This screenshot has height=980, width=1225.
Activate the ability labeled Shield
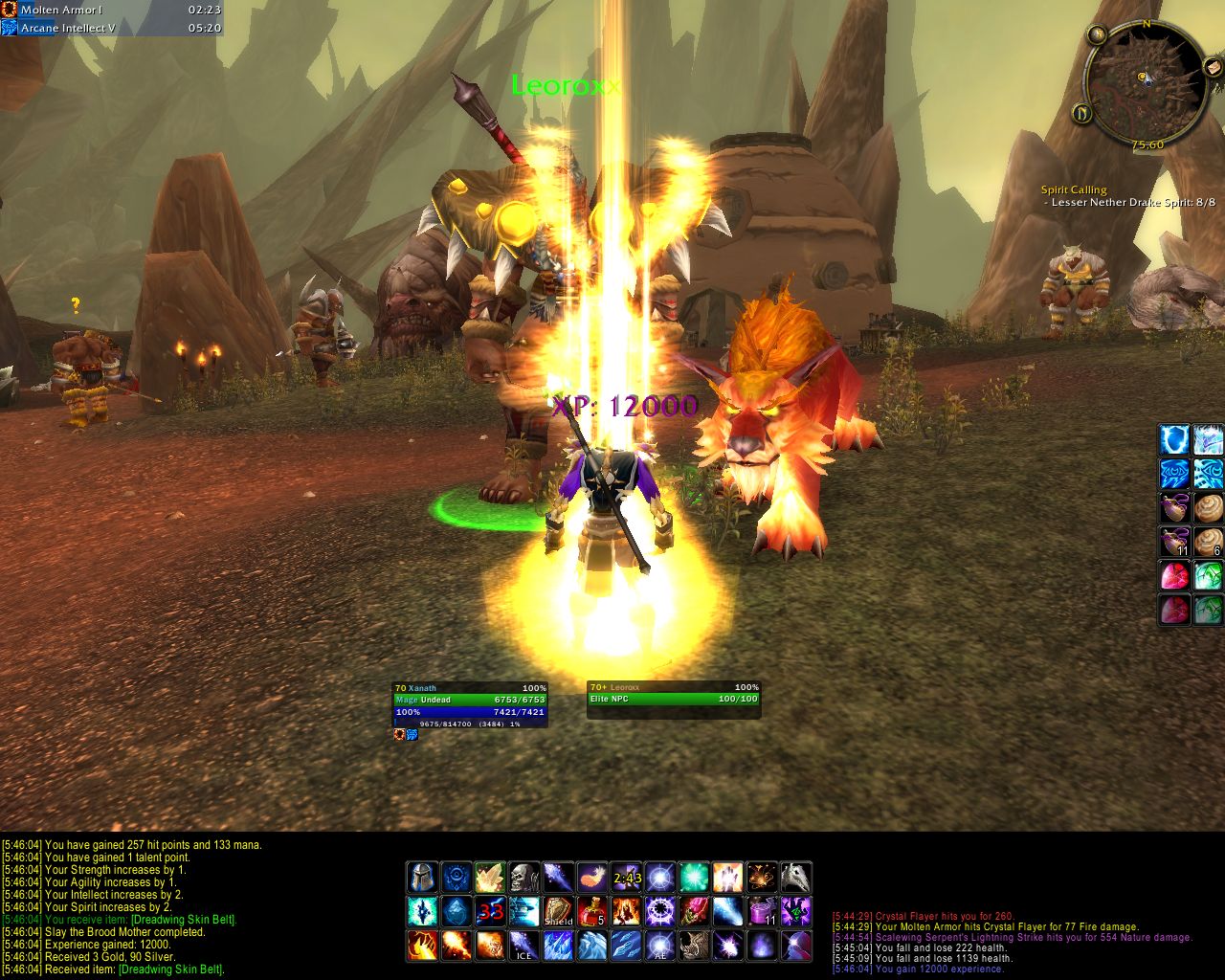tap(559, 911)
